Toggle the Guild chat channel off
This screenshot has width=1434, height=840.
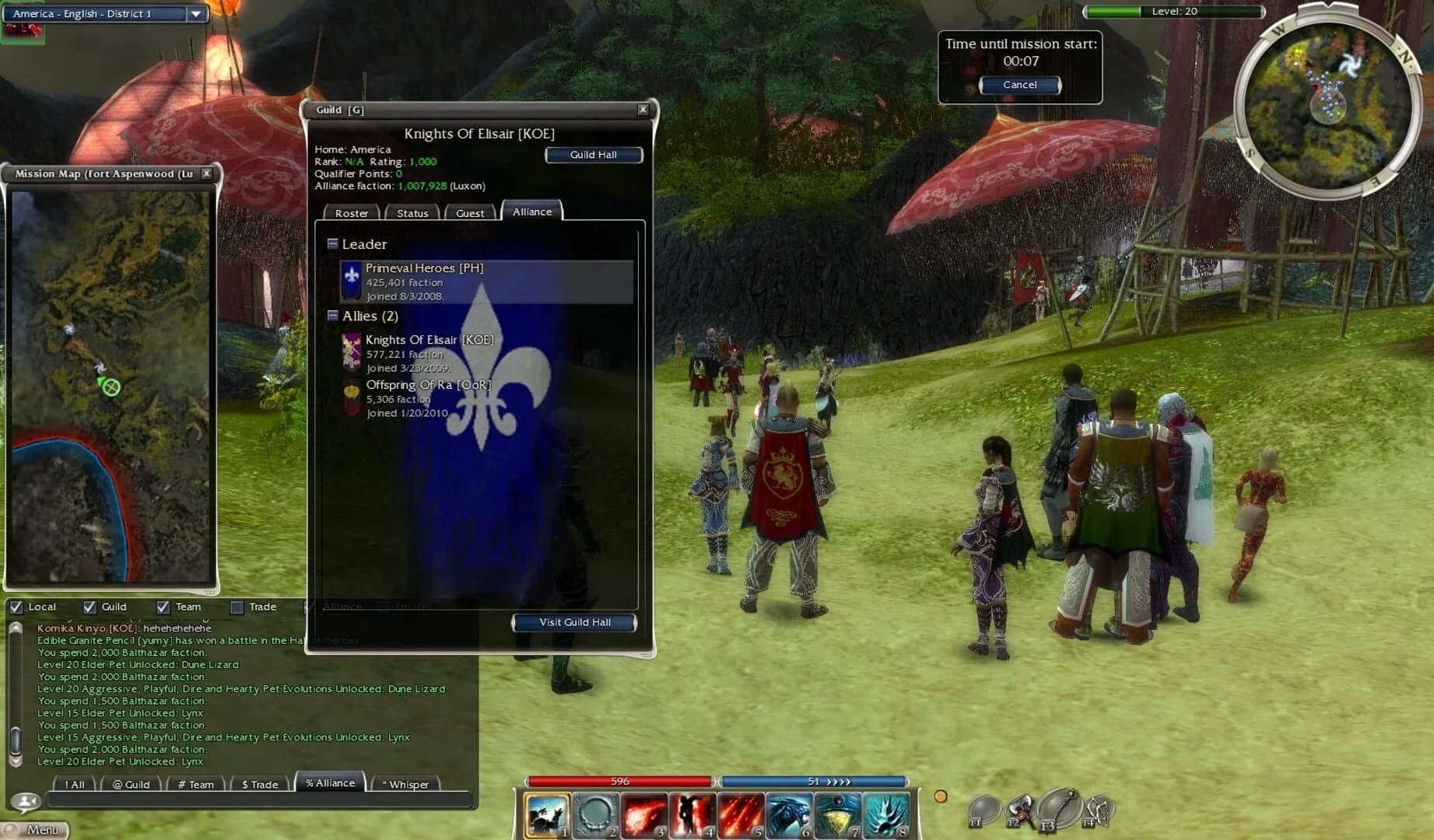click(x=88, y=607)
